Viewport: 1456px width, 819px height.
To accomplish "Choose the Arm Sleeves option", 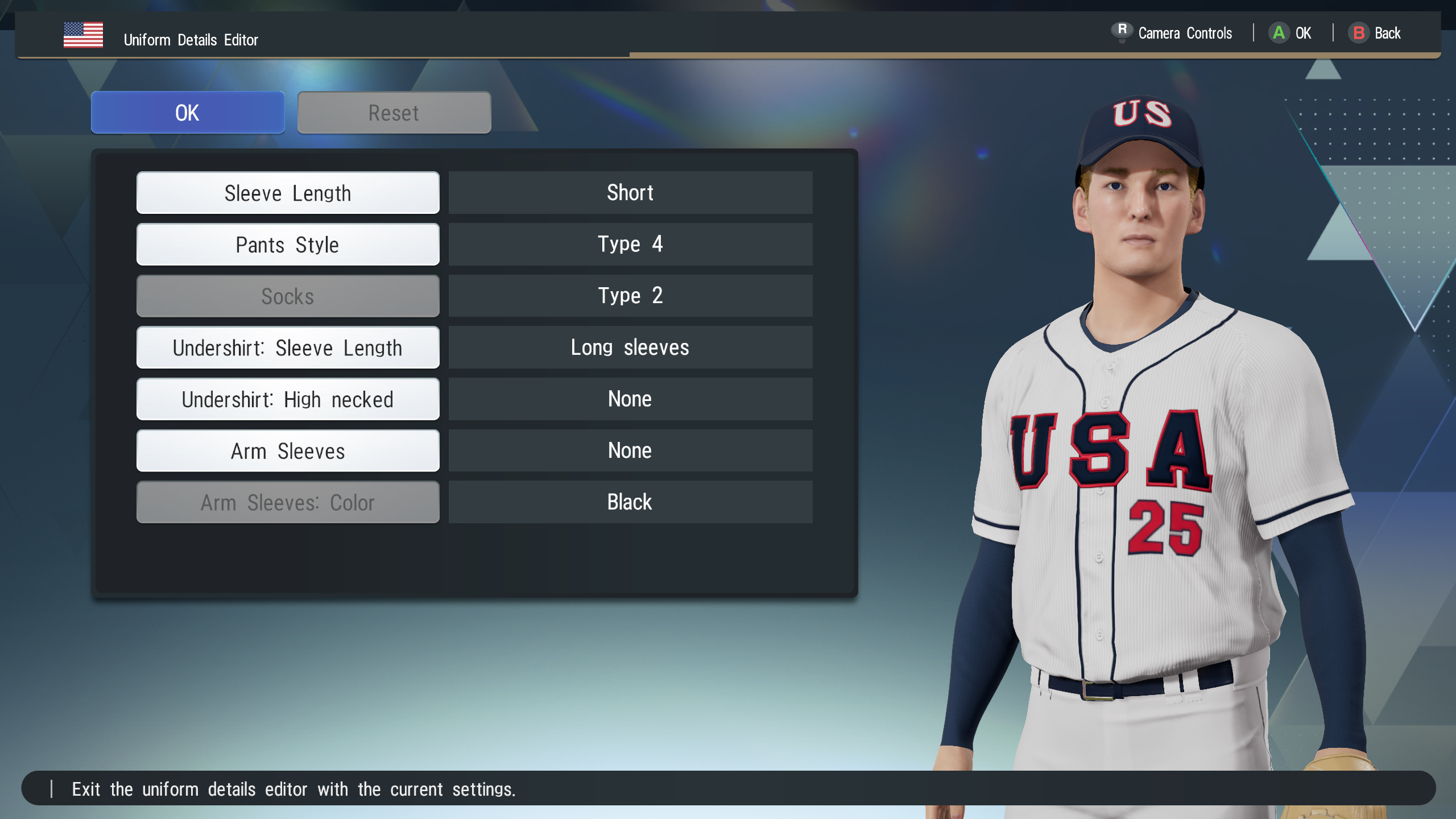I will coord(288,451).
